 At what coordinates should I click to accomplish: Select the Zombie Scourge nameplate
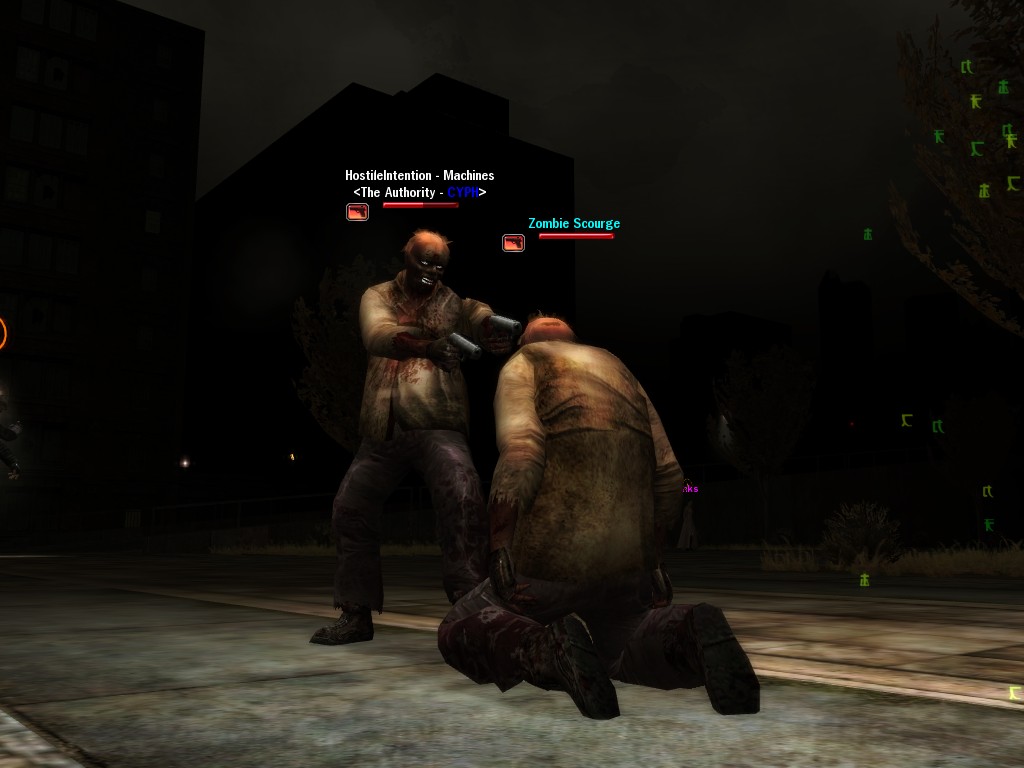coord(574,223)
